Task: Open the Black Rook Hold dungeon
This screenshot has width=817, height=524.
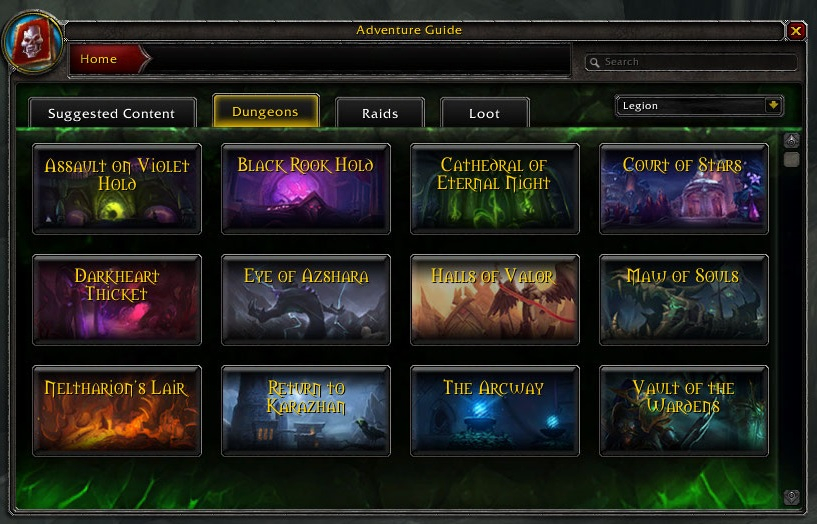Action: (305, 188)
